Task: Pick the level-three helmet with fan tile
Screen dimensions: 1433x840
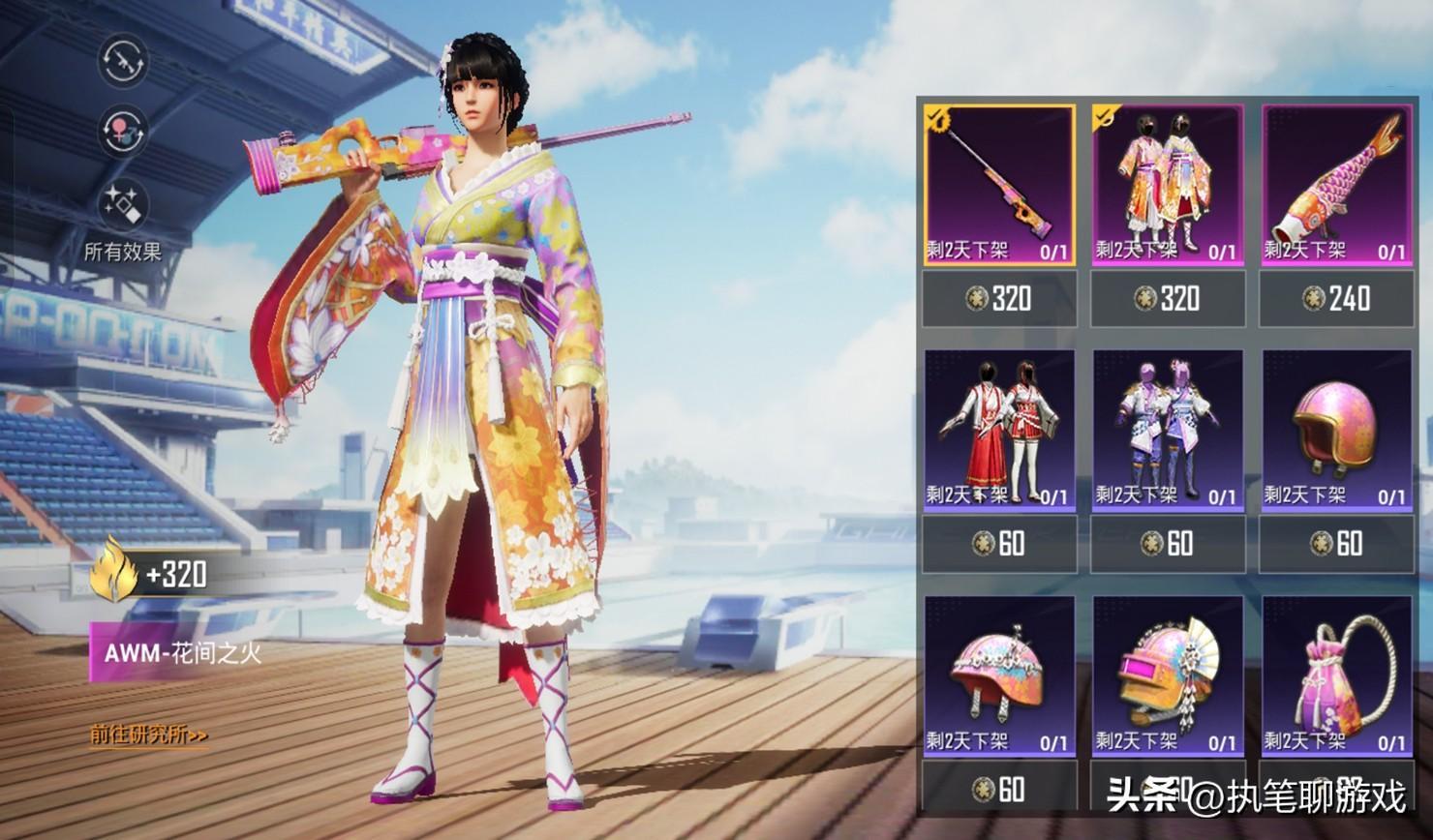Action: (x=1168, y=675)
